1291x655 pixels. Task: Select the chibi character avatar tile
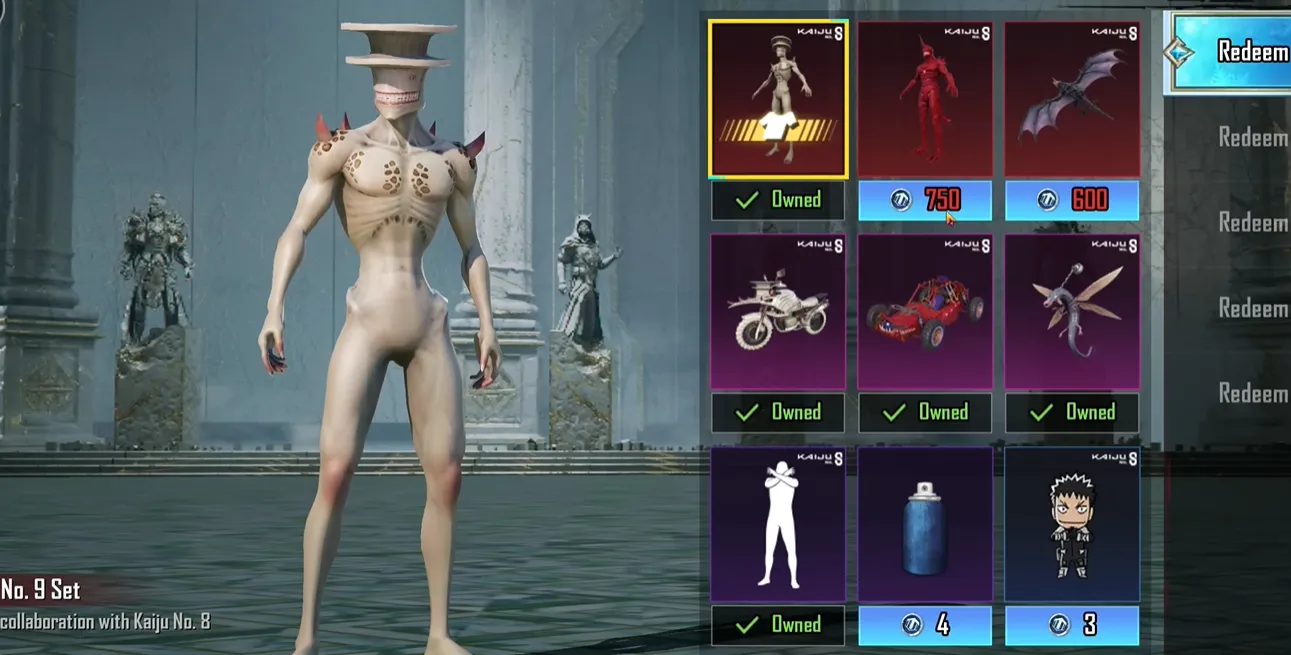click(x=1072, y=524)
